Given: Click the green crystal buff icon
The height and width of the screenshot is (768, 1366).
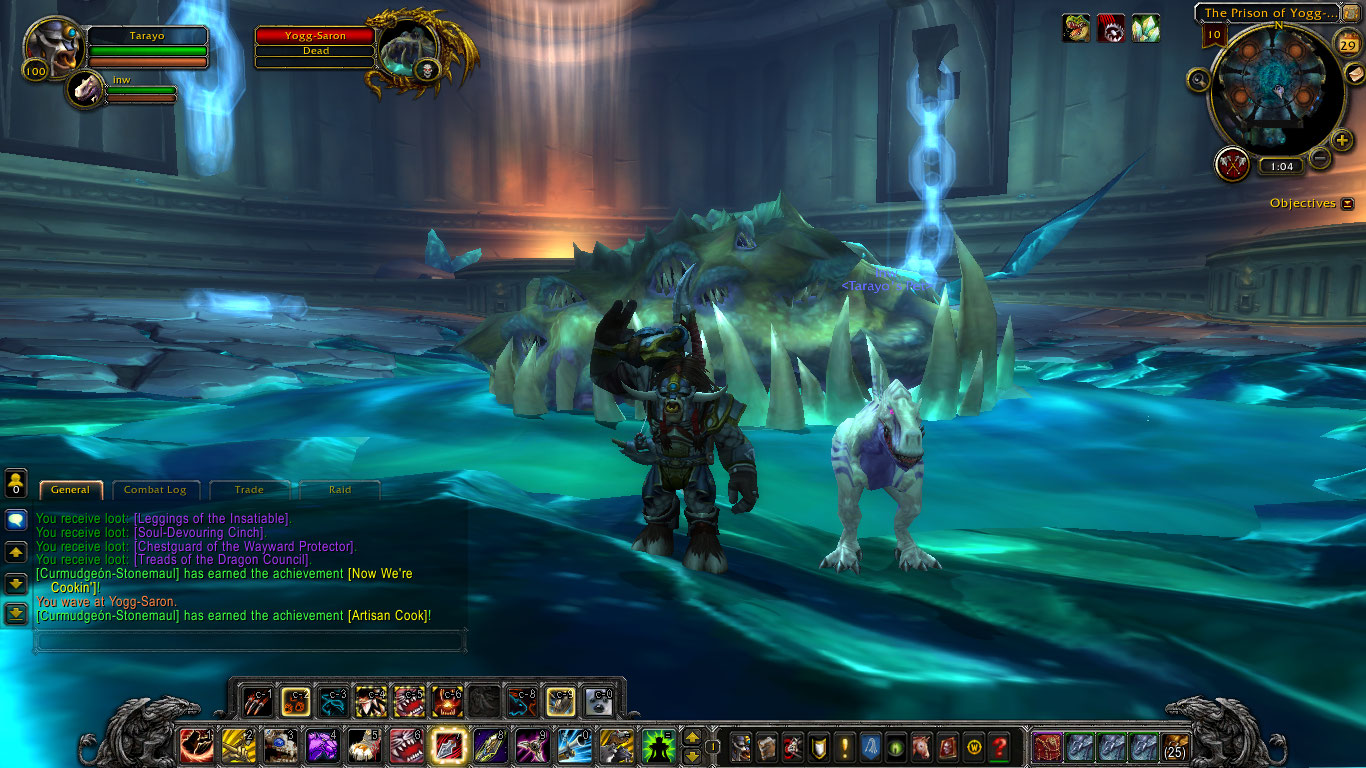Looking at the screenshot, I should pyautogui.click(x=1145, y=28).
